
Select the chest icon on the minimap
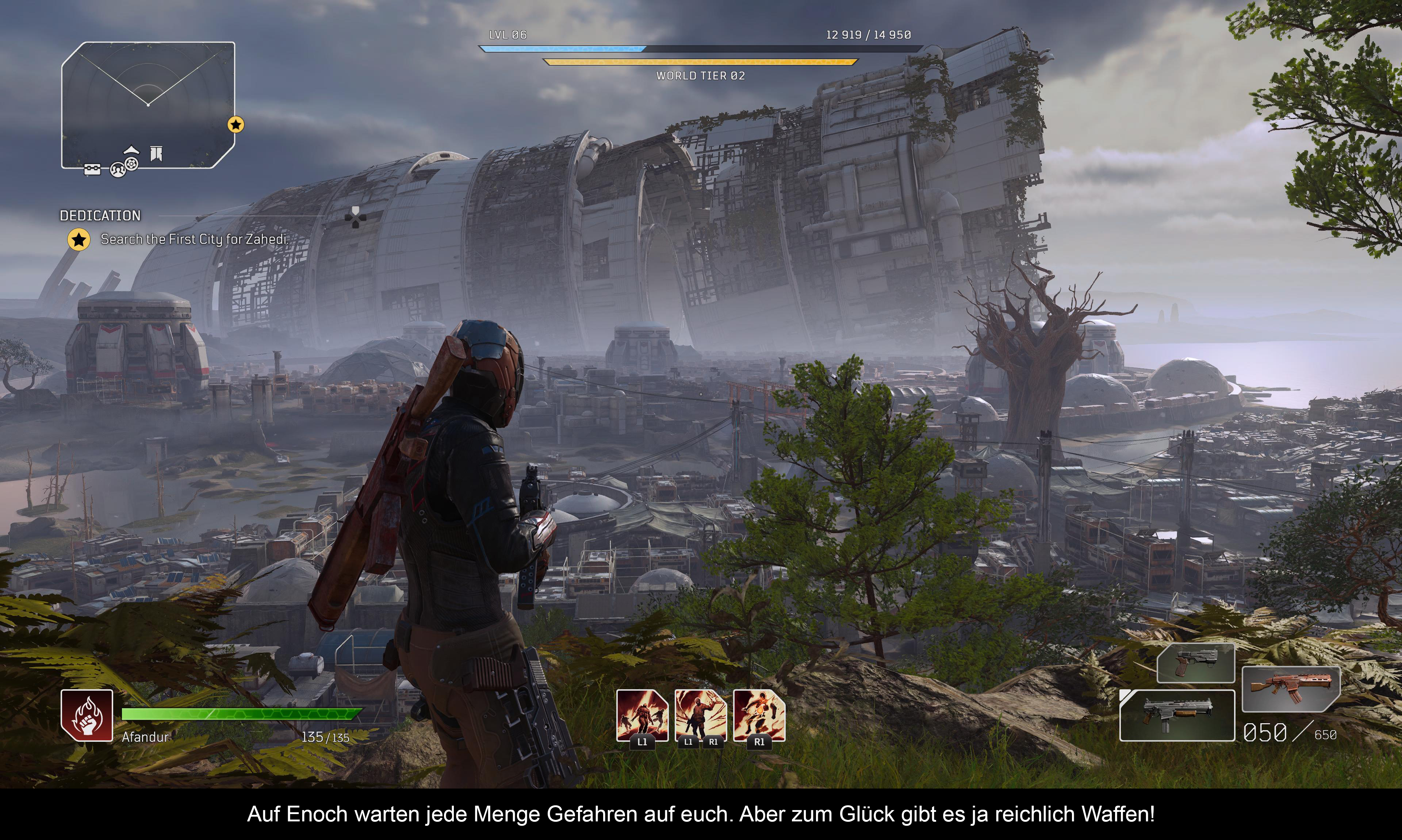[x=92, y=169]
